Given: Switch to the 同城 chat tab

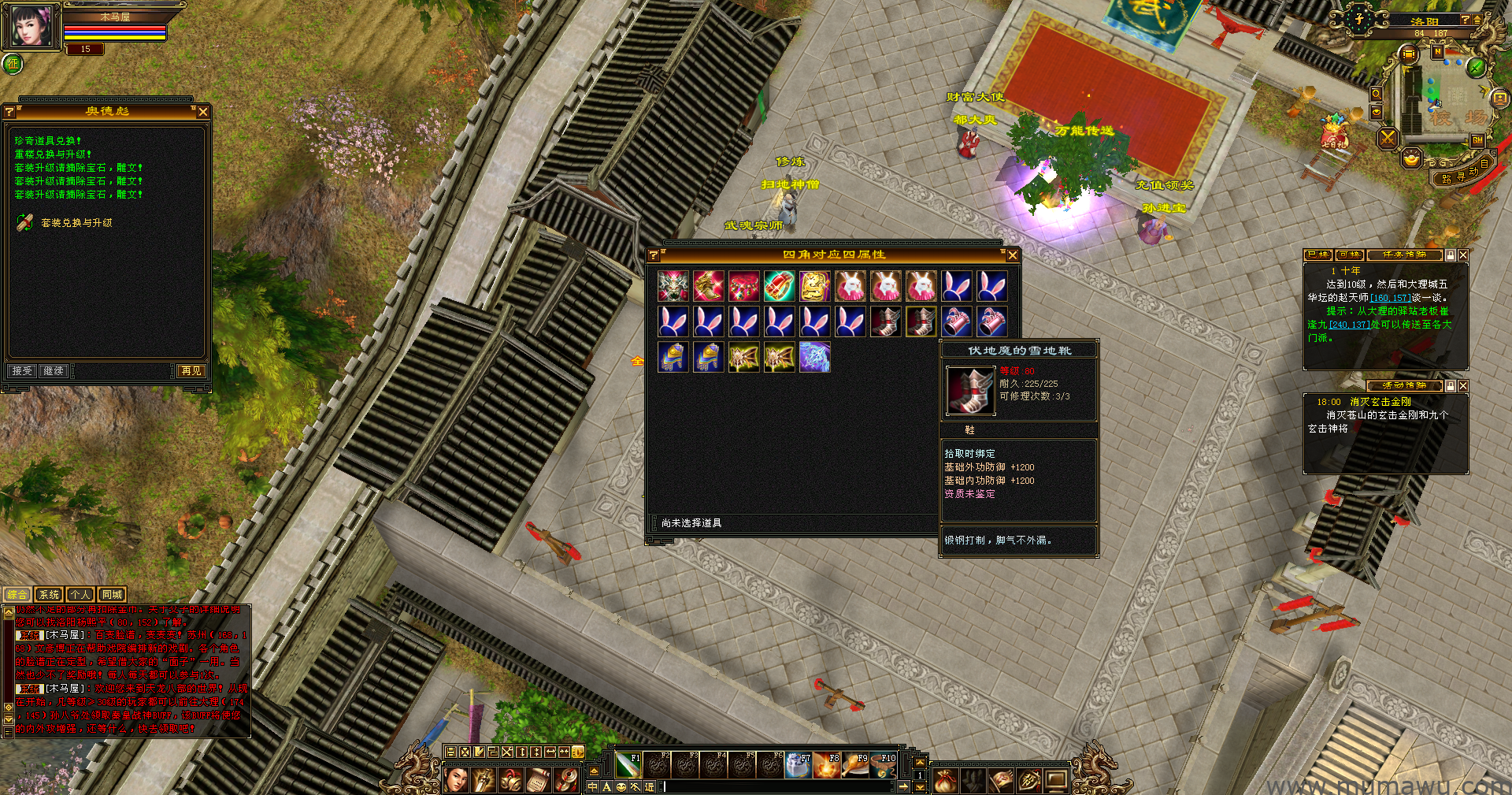Looking at the screenshot, I should (x=112, y=595).
